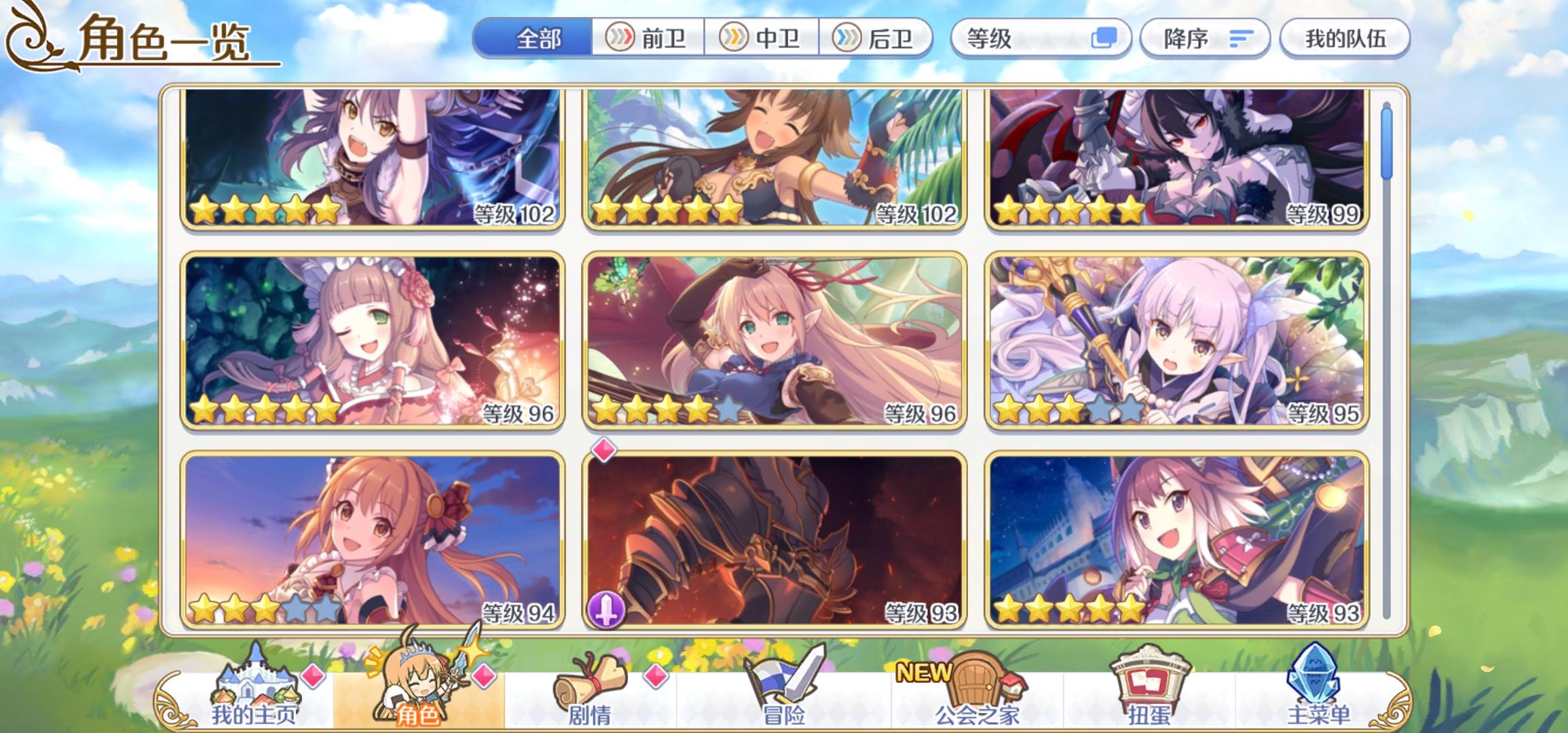This screenshot has width=1568, height=733.
Task: Switch to the 前卫 vanguard filter
Action: [648, 39]
